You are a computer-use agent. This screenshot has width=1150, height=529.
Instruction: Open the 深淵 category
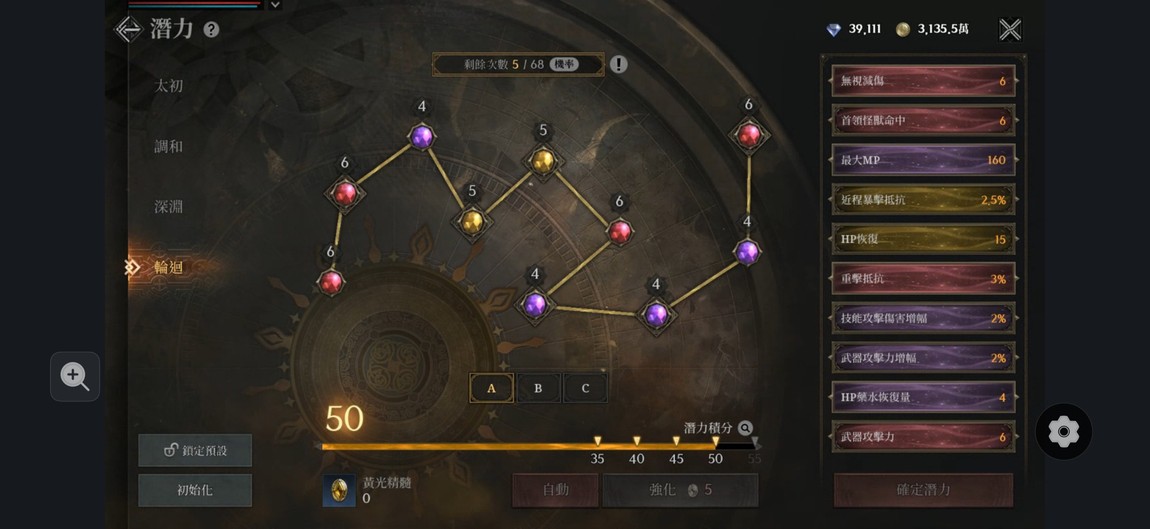(x=169, y=207)
